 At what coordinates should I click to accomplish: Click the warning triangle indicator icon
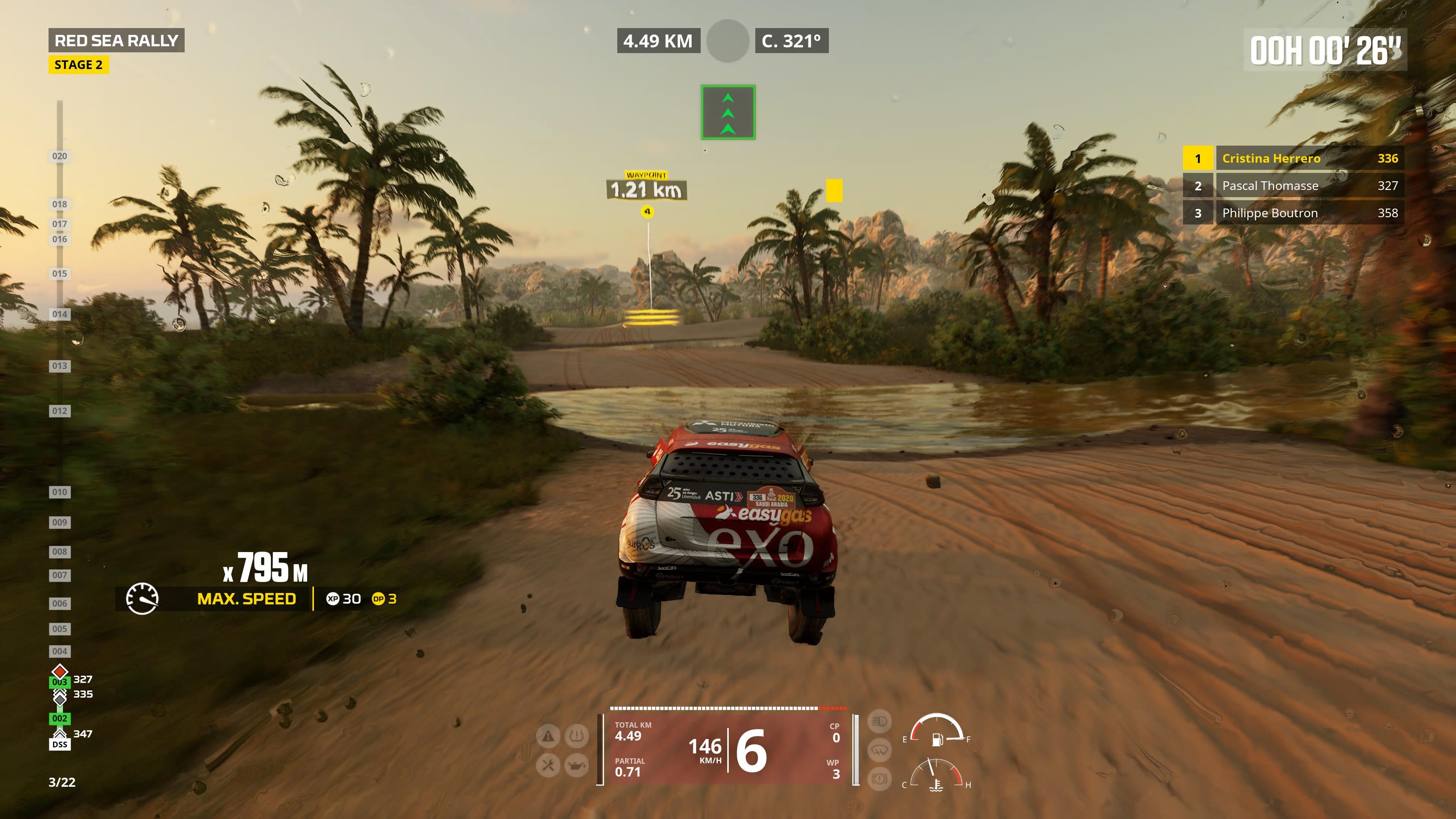(548, 736)
